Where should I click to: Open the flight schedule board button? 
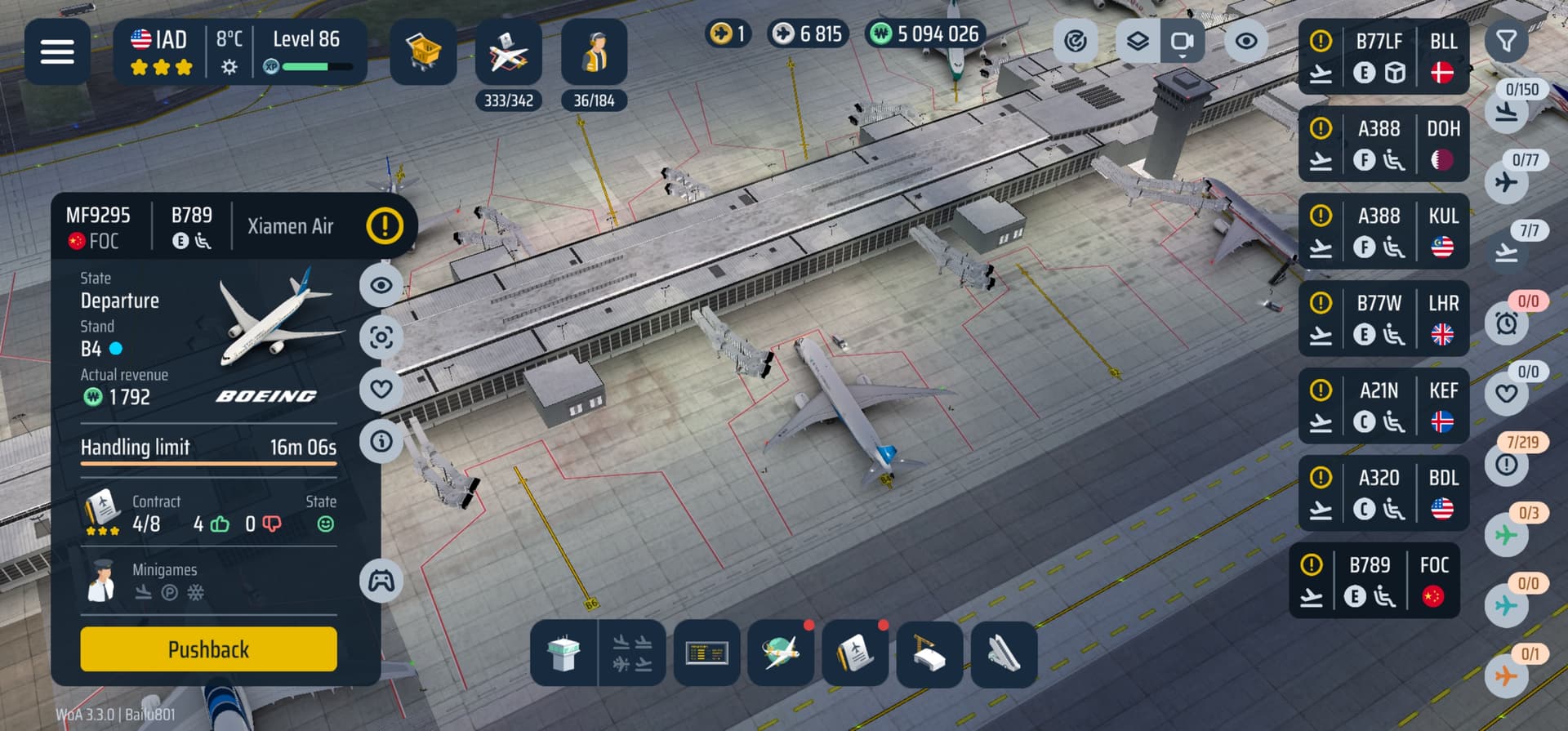707,653
